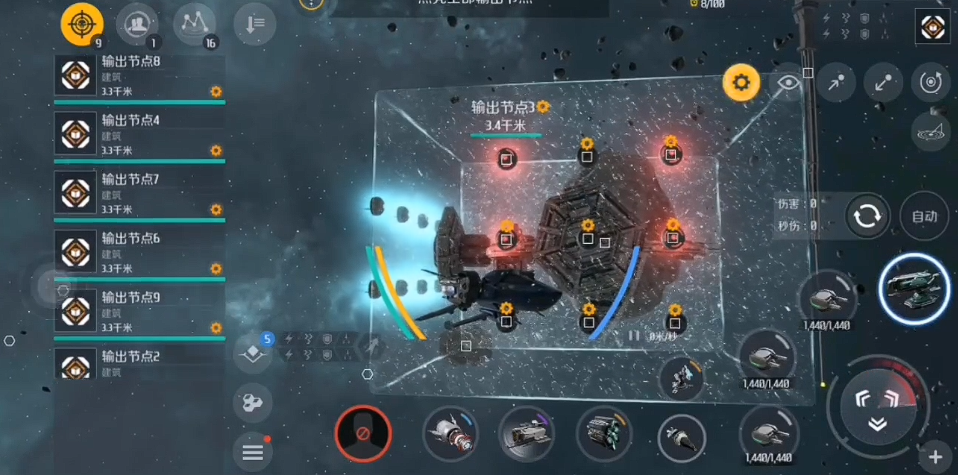This screenshot has height=475, width=958.
Task: Choose 输出节点7 from the target list
Action: [138, 194]
